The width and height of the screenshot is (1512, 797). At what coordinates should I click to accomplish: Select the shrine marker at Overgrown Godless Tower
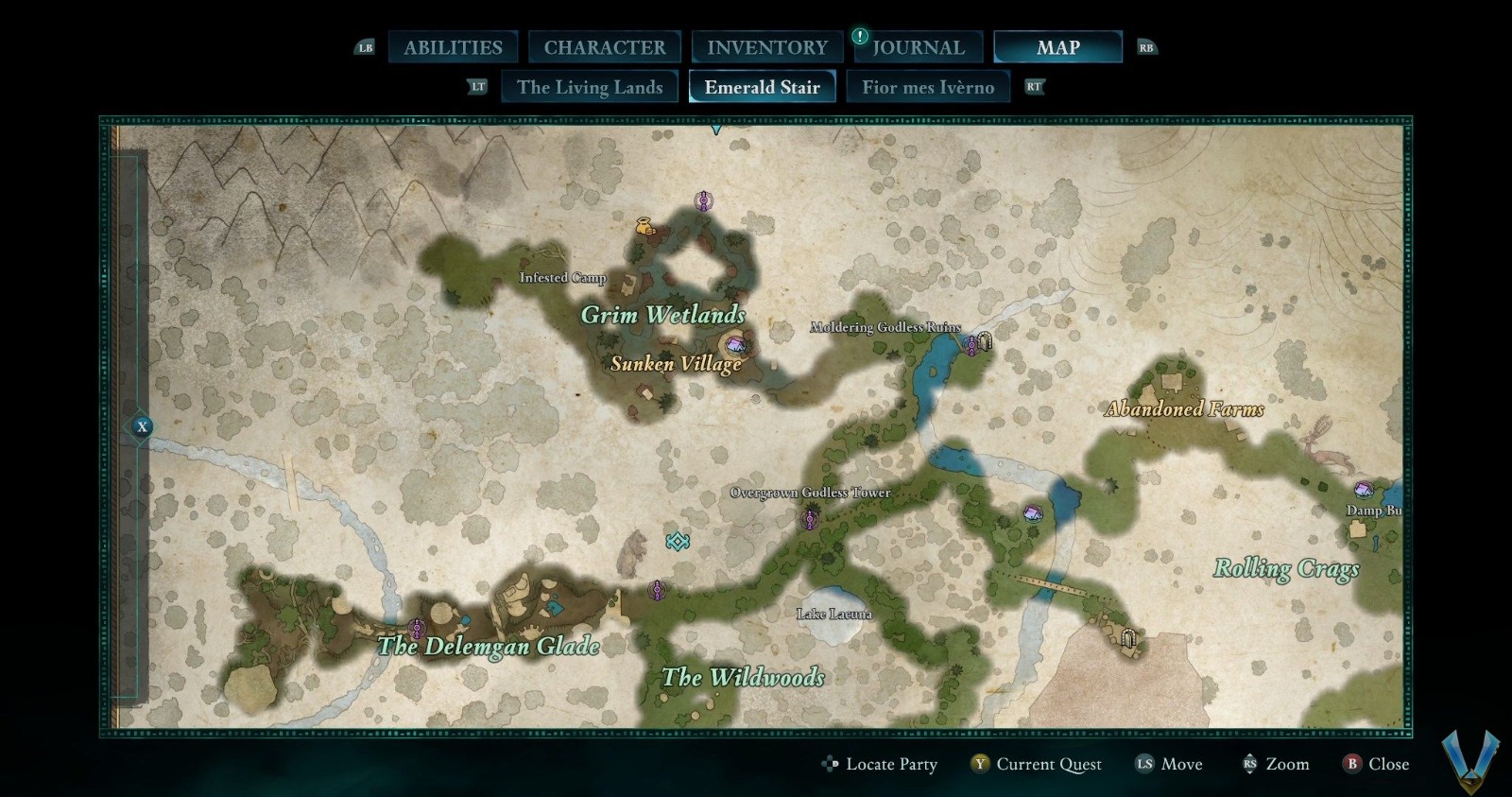[x=811, y=518]
